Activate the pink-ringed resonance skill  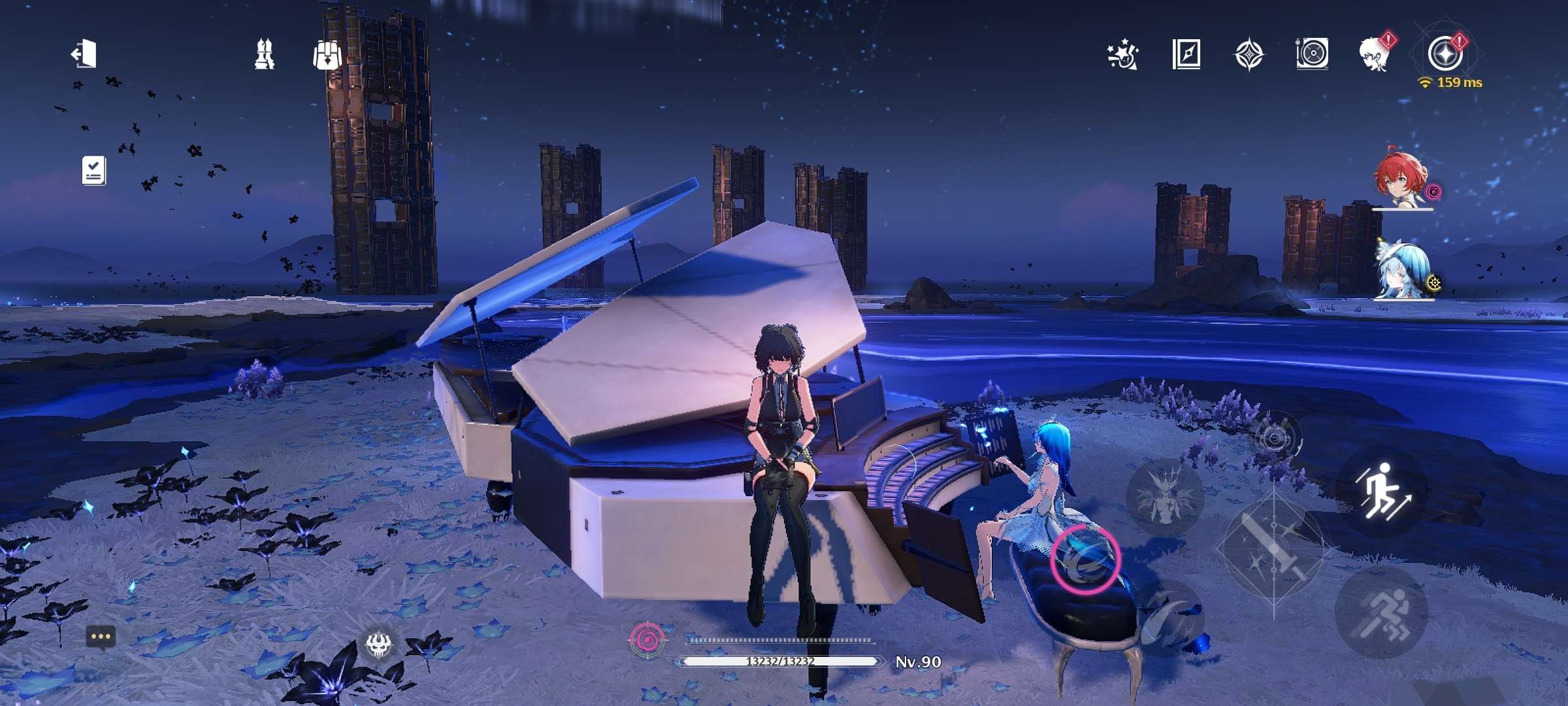click(1086, 558)
